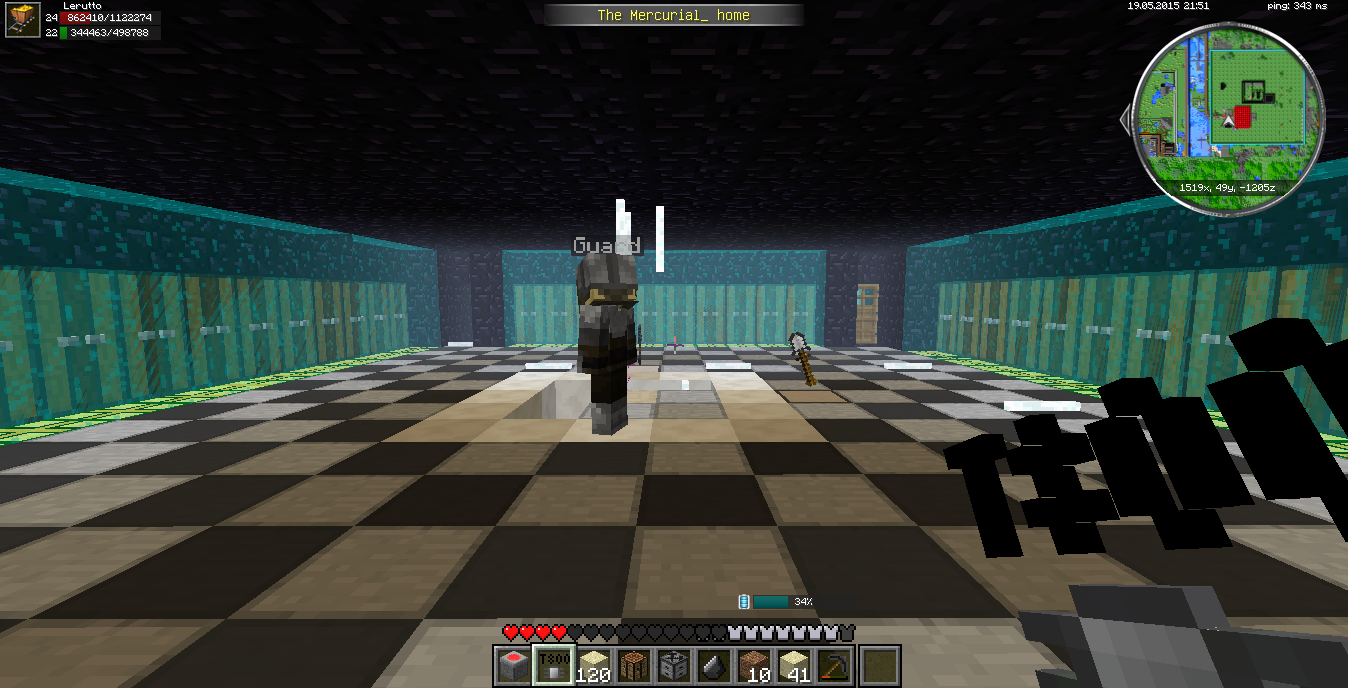Choose the sand stack of 120
1348x688 pixels.
coord(594,666)
